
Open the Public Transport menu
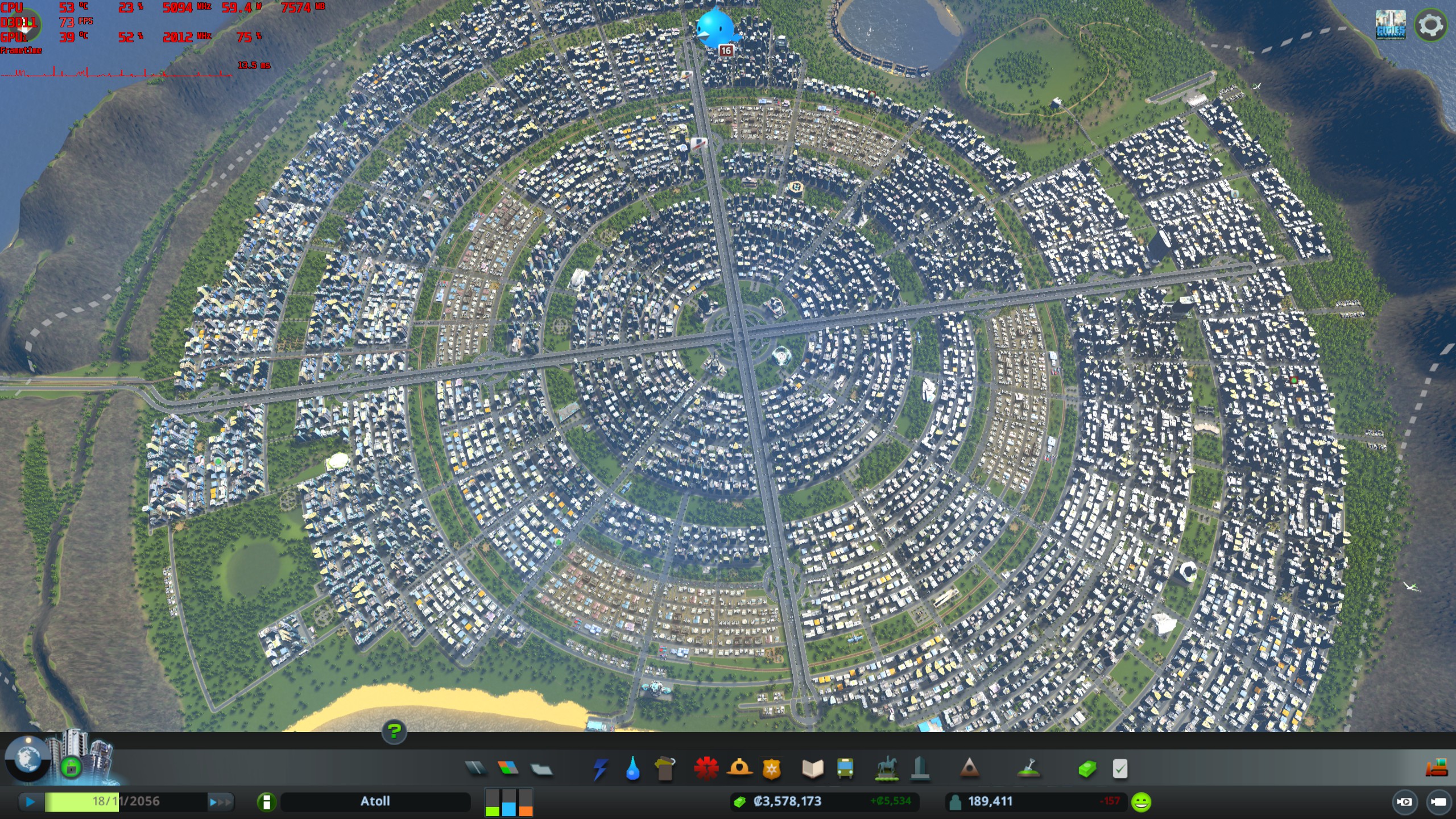(x=844, y=769)
